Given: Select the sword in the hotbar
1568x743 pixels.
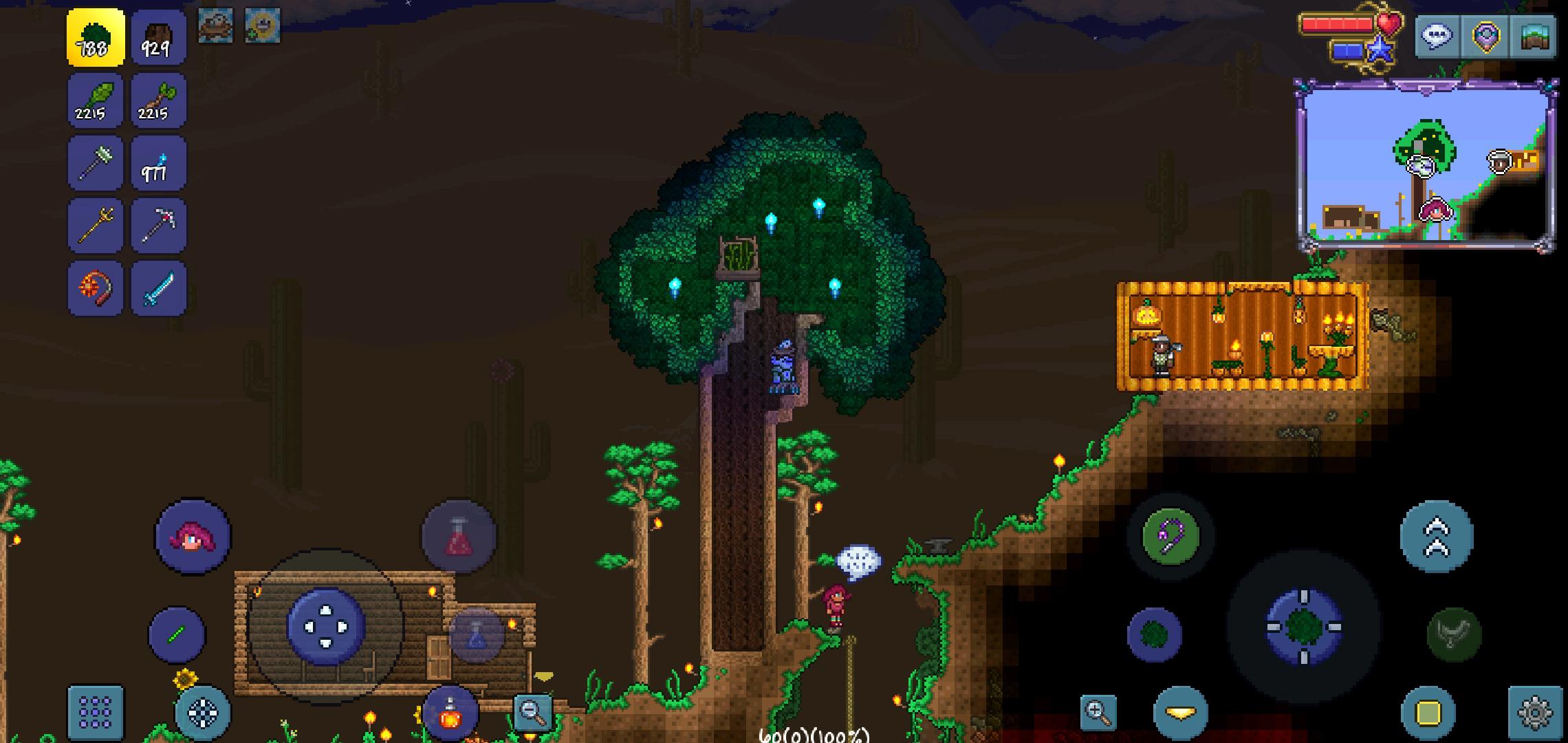Looking at the screenshot, I should click(x=157, y=287).
